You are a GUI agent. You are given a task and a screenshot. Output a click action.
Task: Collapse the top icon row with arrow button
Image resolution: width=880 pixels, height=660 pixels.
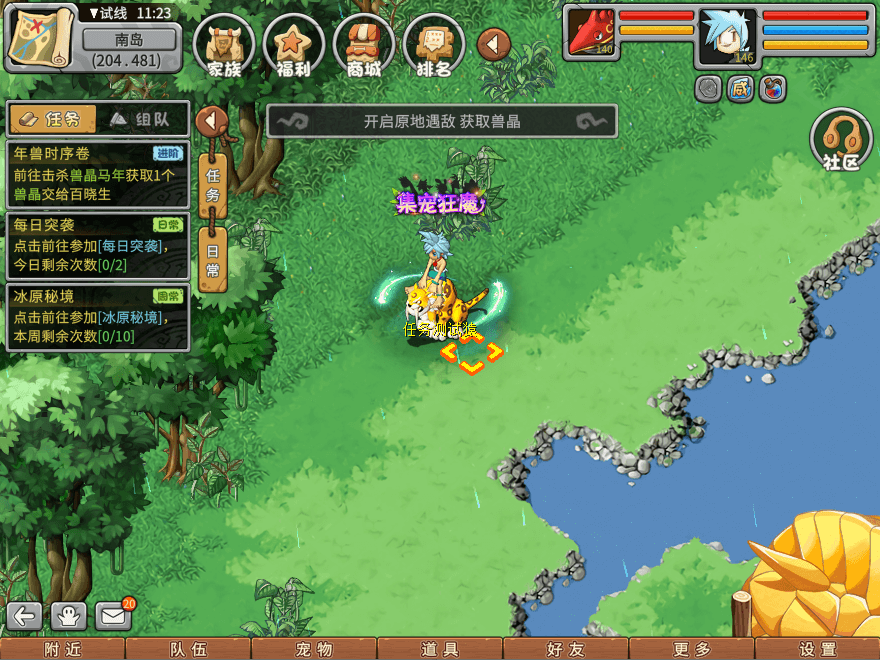(x=493, y=44)
